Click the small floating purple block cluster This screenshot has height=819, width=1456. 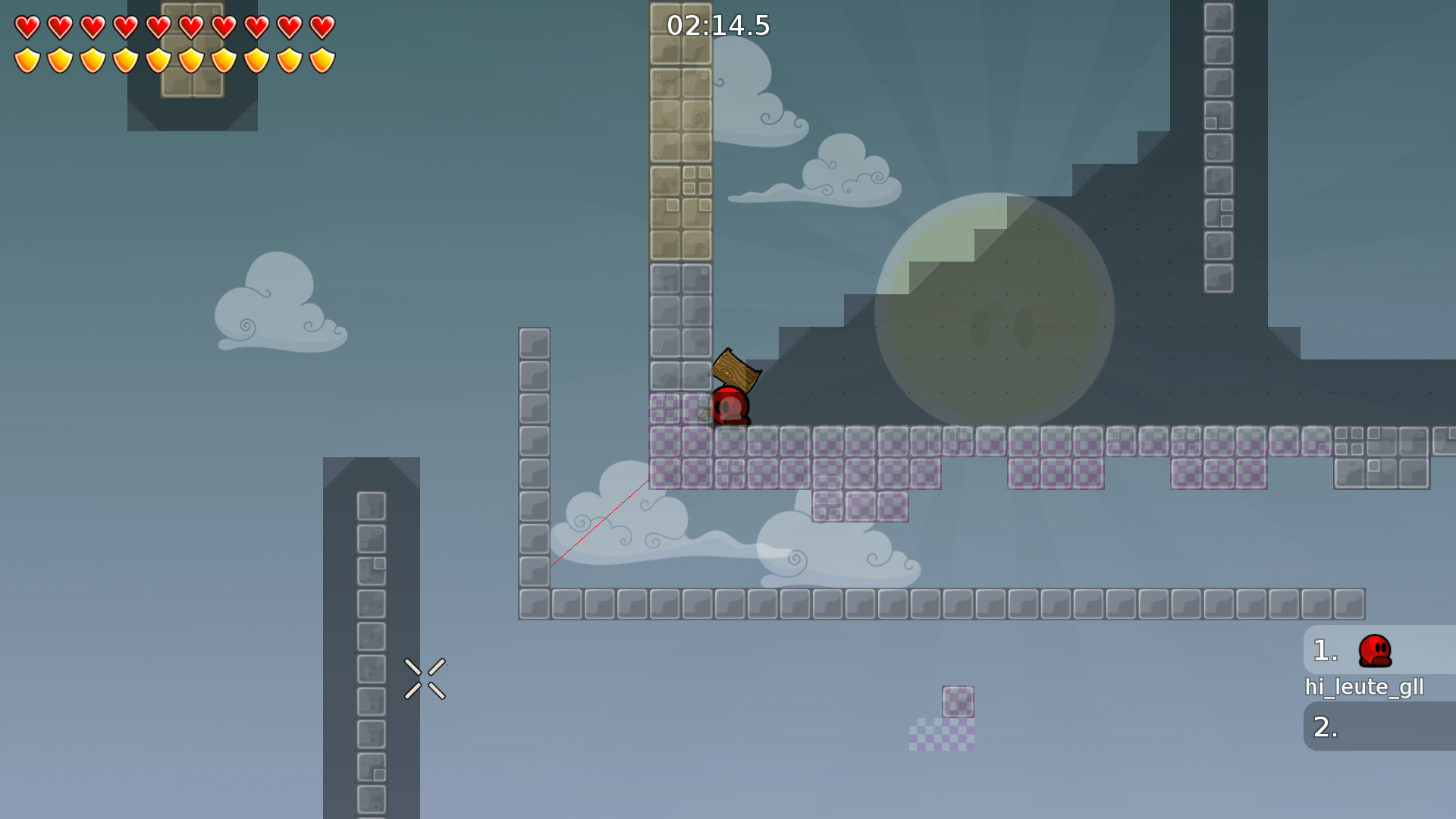(940, 736)
